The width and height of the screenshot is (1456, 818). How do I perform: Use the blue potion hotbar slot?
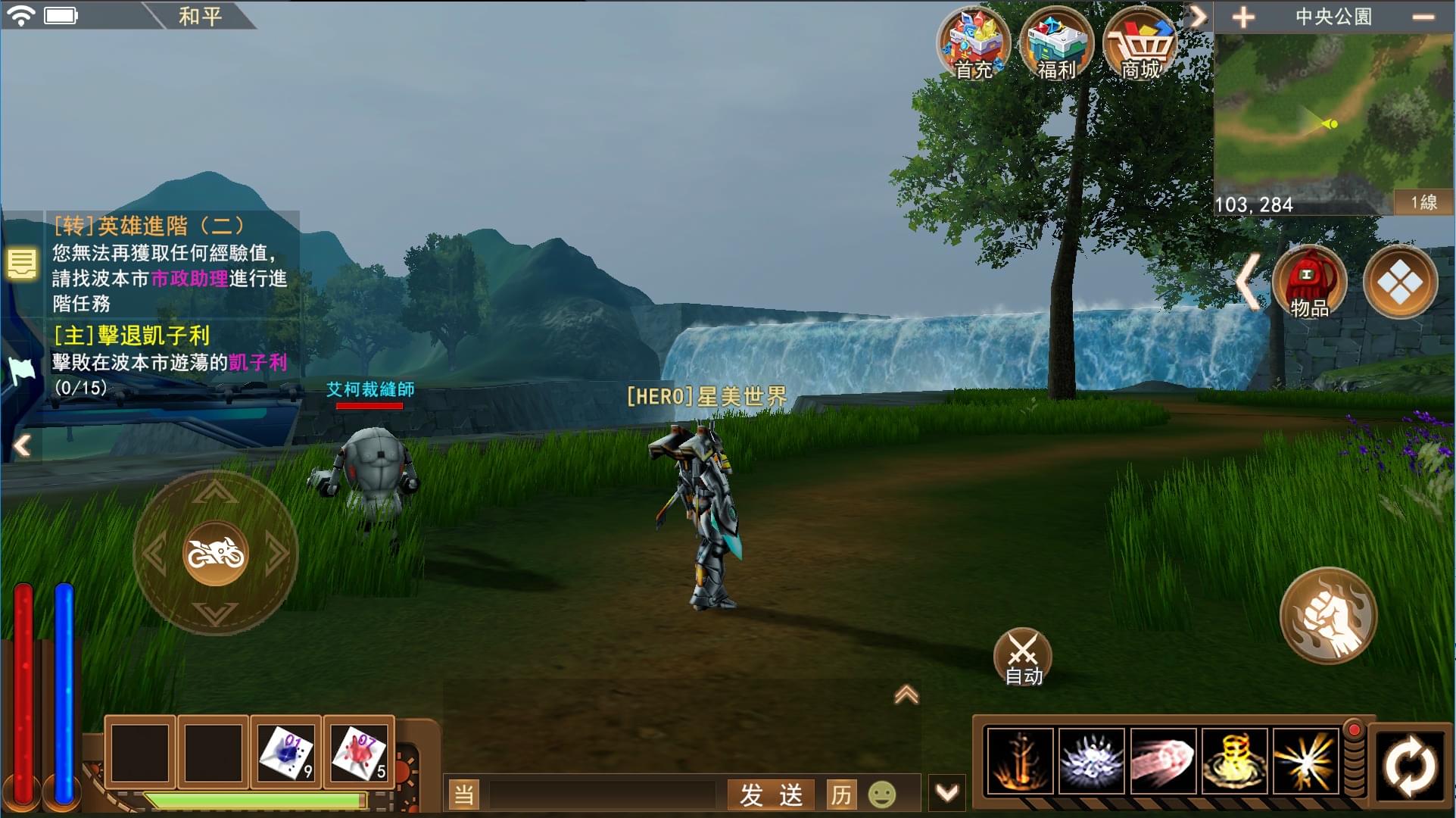[x=286, y=753]
